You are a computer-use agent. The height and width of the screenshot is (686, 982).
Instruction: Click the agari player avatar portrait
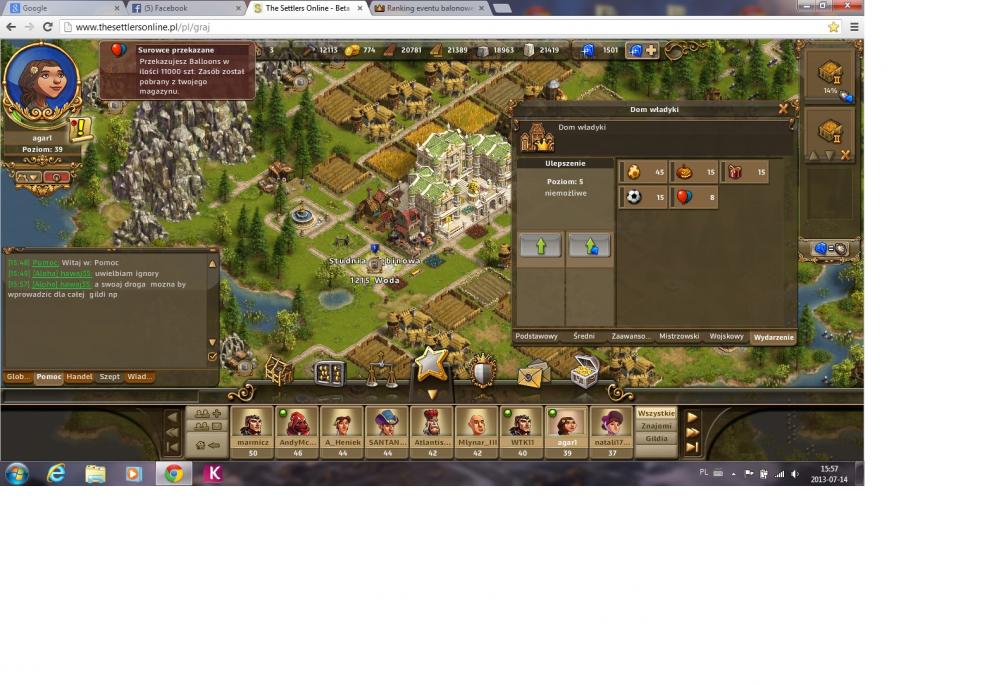(41, 82)
